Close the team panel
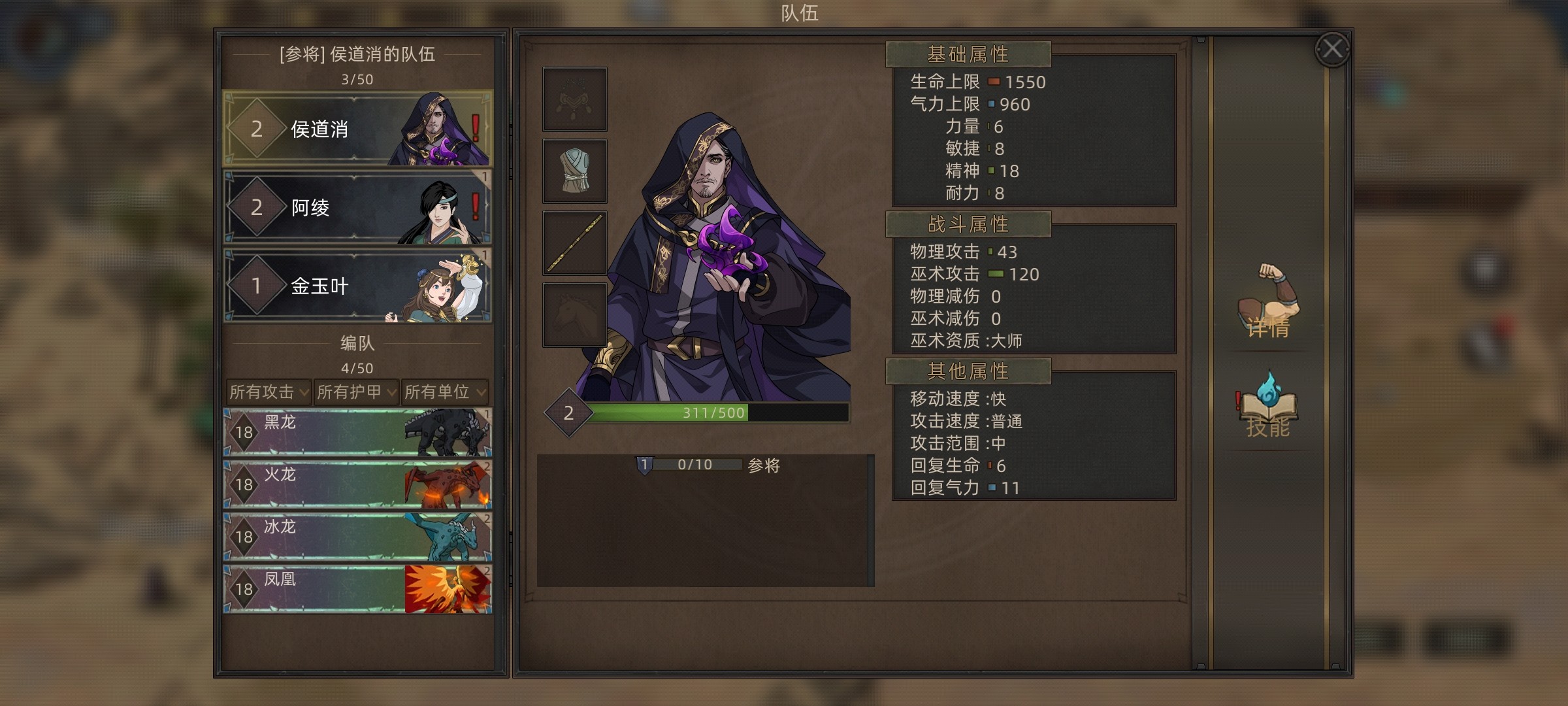 (x=1332, y=49)
